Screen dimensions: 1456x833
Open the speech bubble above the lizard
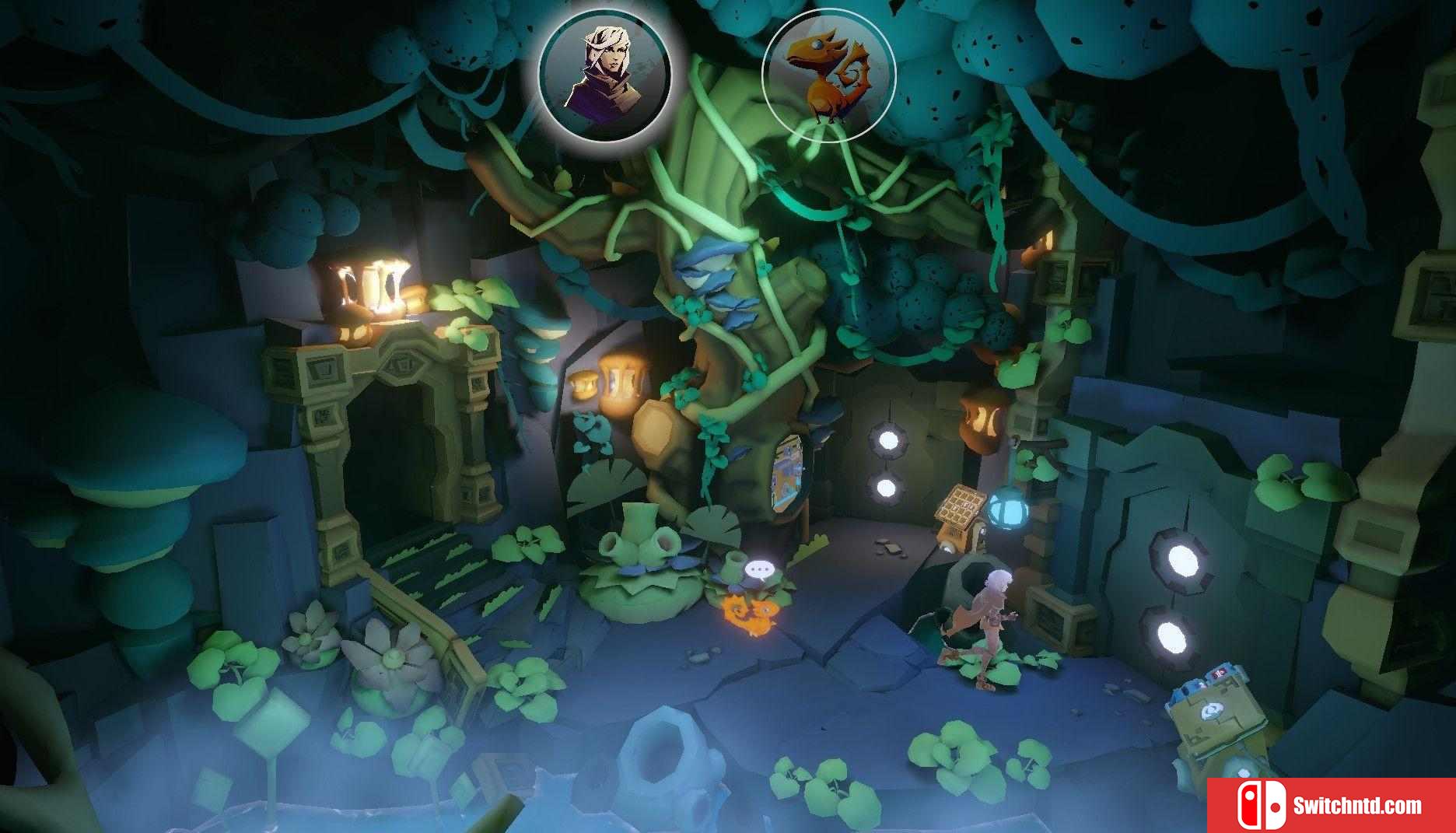(758, 572)
